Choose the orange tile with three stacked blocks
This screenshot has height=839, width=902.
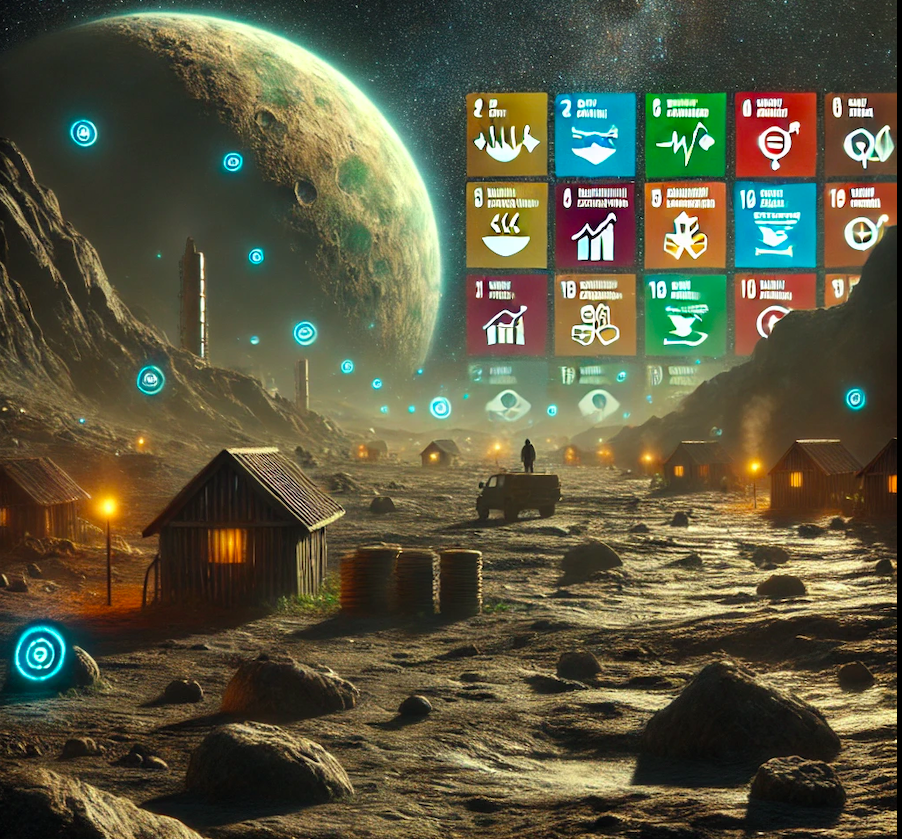tap(685, 225)
